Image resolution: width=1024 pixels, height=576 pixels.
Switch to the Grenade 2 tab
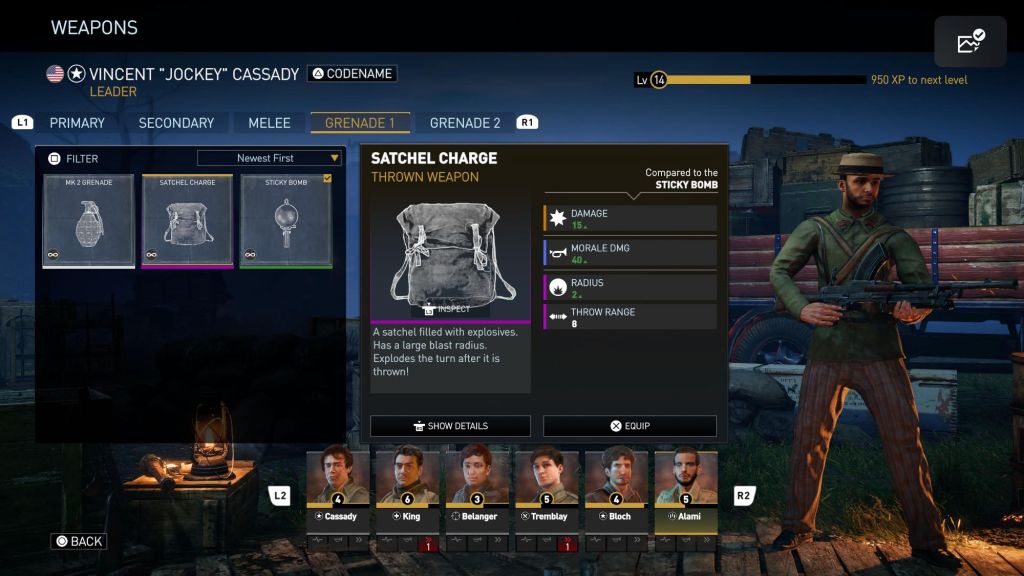[465, 123]
